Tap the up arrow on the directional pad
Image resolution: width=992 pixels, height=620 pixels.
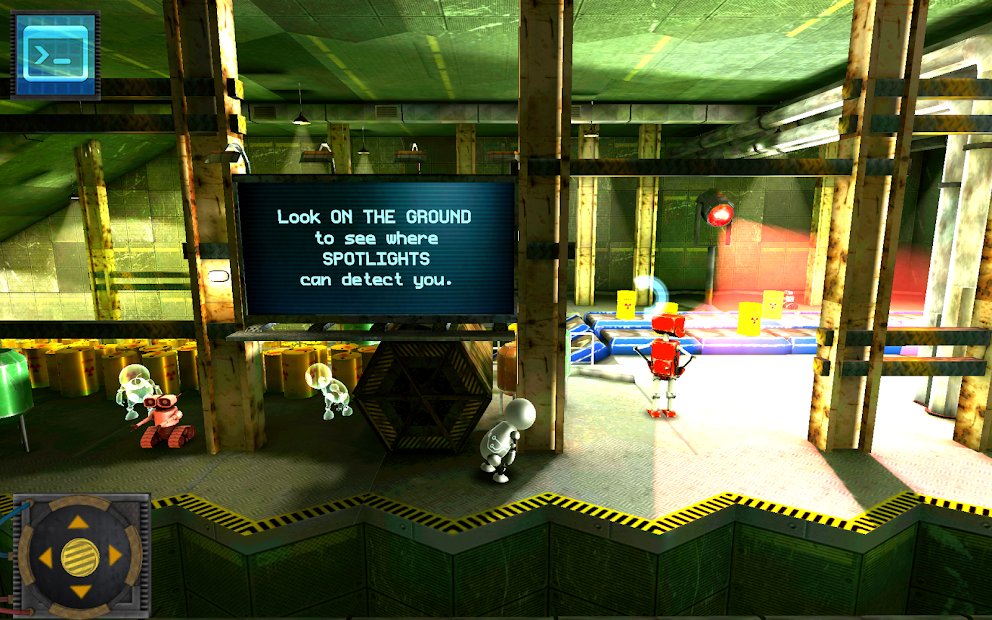coord(79,520)
